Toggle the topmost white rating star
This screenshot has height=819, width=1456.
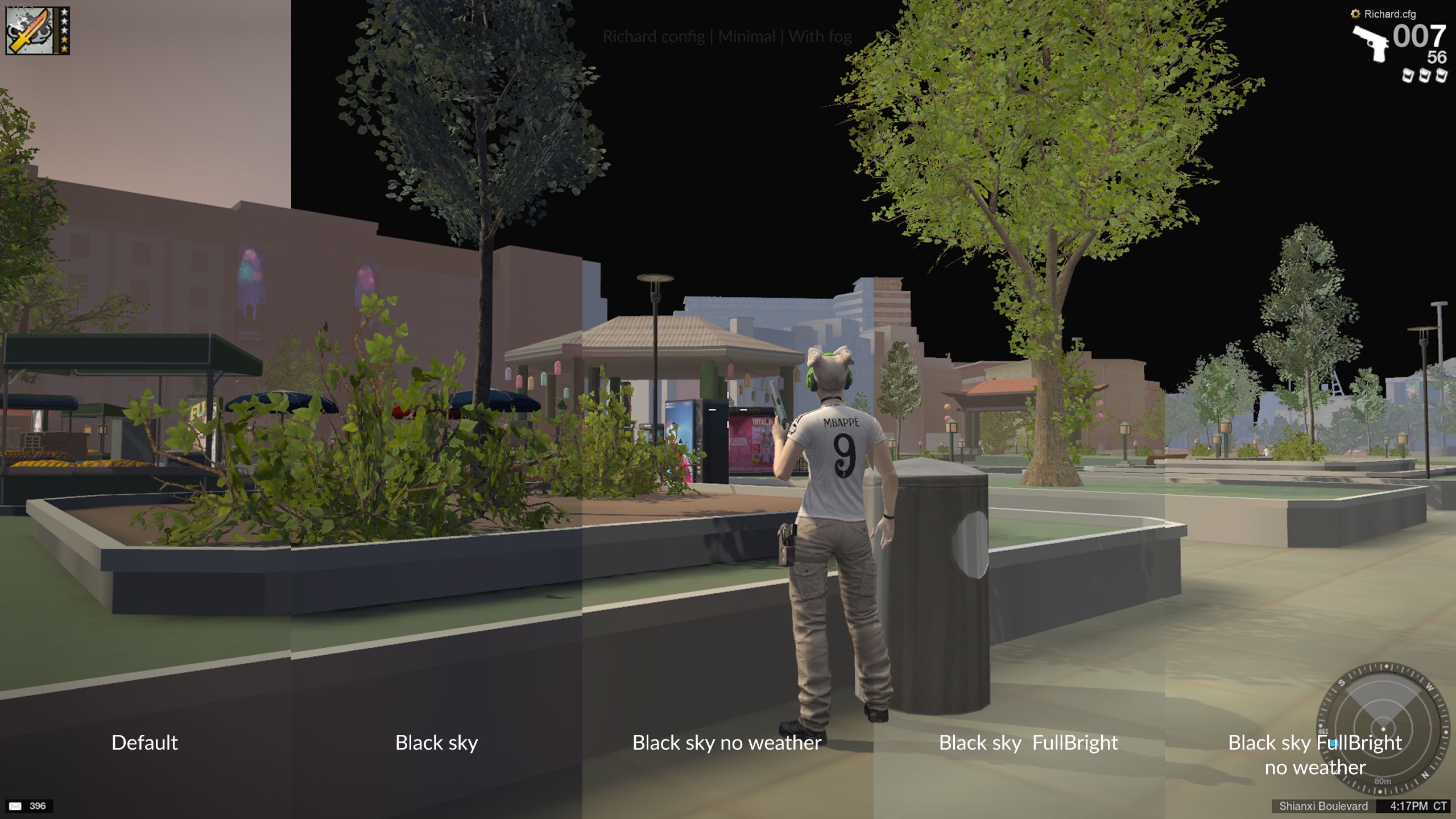[64, 12]
